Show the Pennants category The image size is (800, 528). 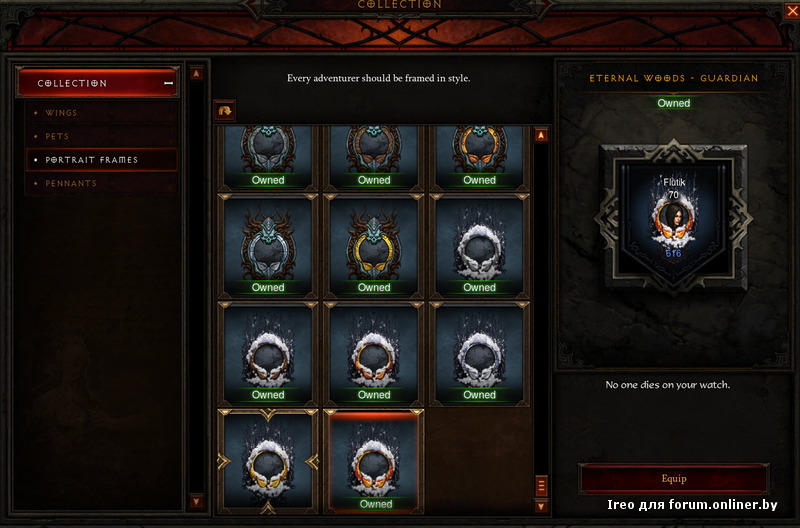click(70, 184)
